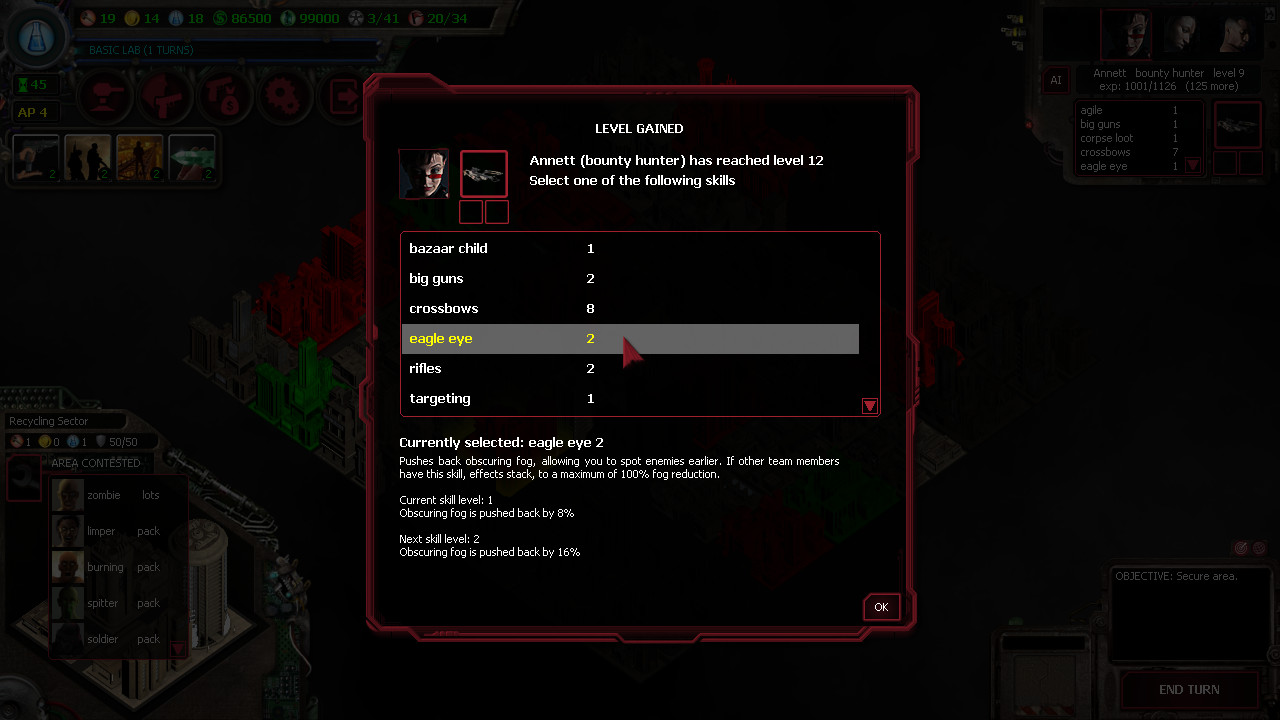Select the construction hammer toolbar icon

(x=104, y=96)
